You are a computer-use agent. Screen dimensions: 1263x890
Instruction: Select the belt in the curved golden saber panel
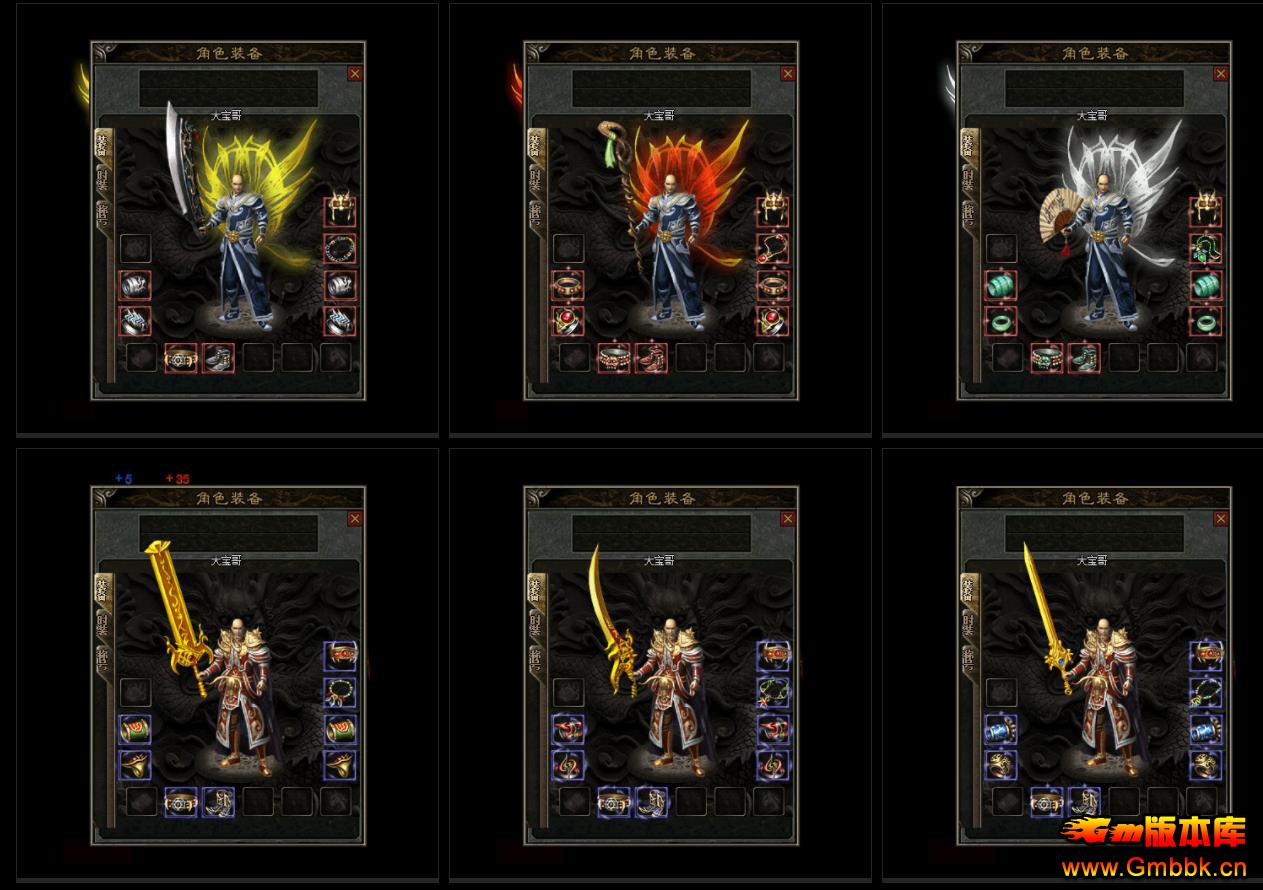(613, 802)
